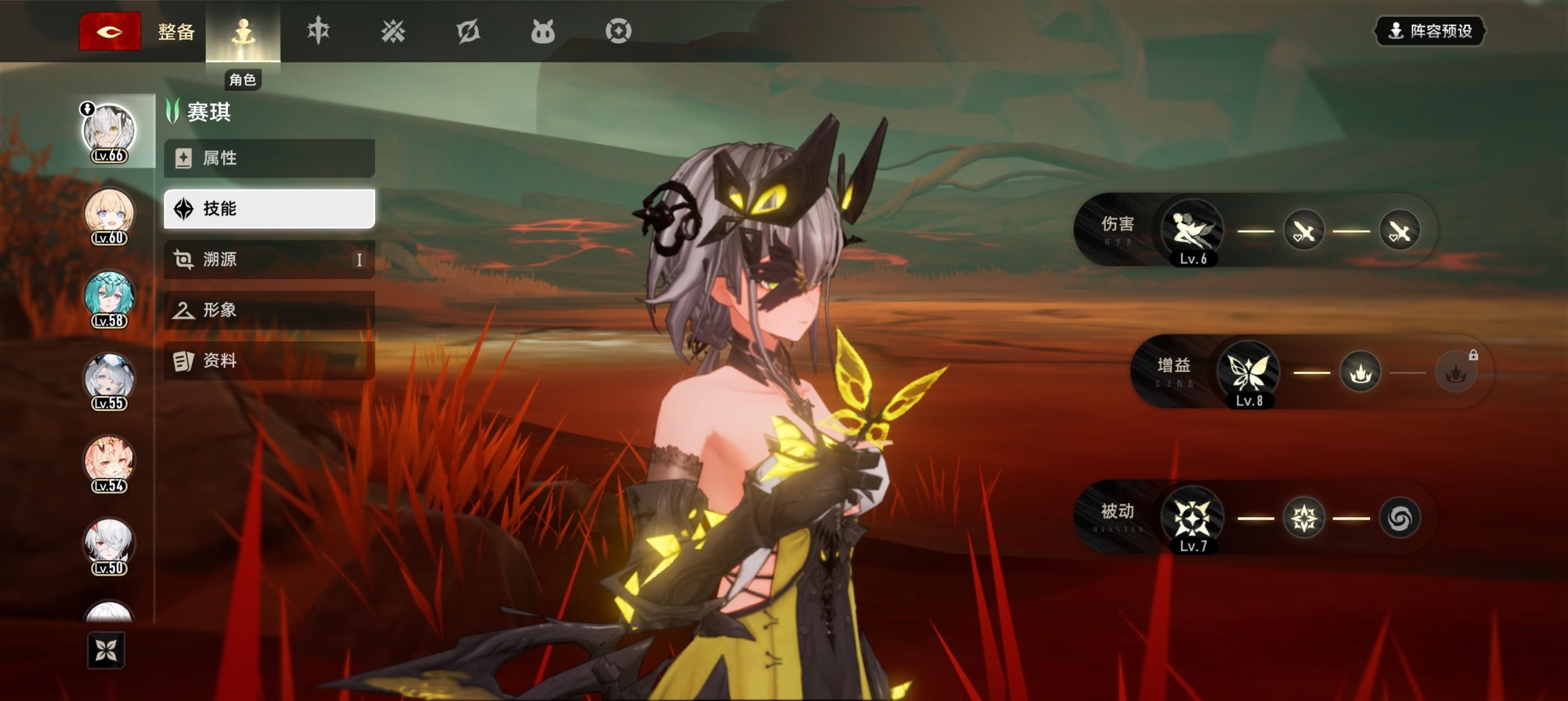Open the 资料 profile menu
The height and width of the screenshot is (701, 1568).
[x=269, y=361]
